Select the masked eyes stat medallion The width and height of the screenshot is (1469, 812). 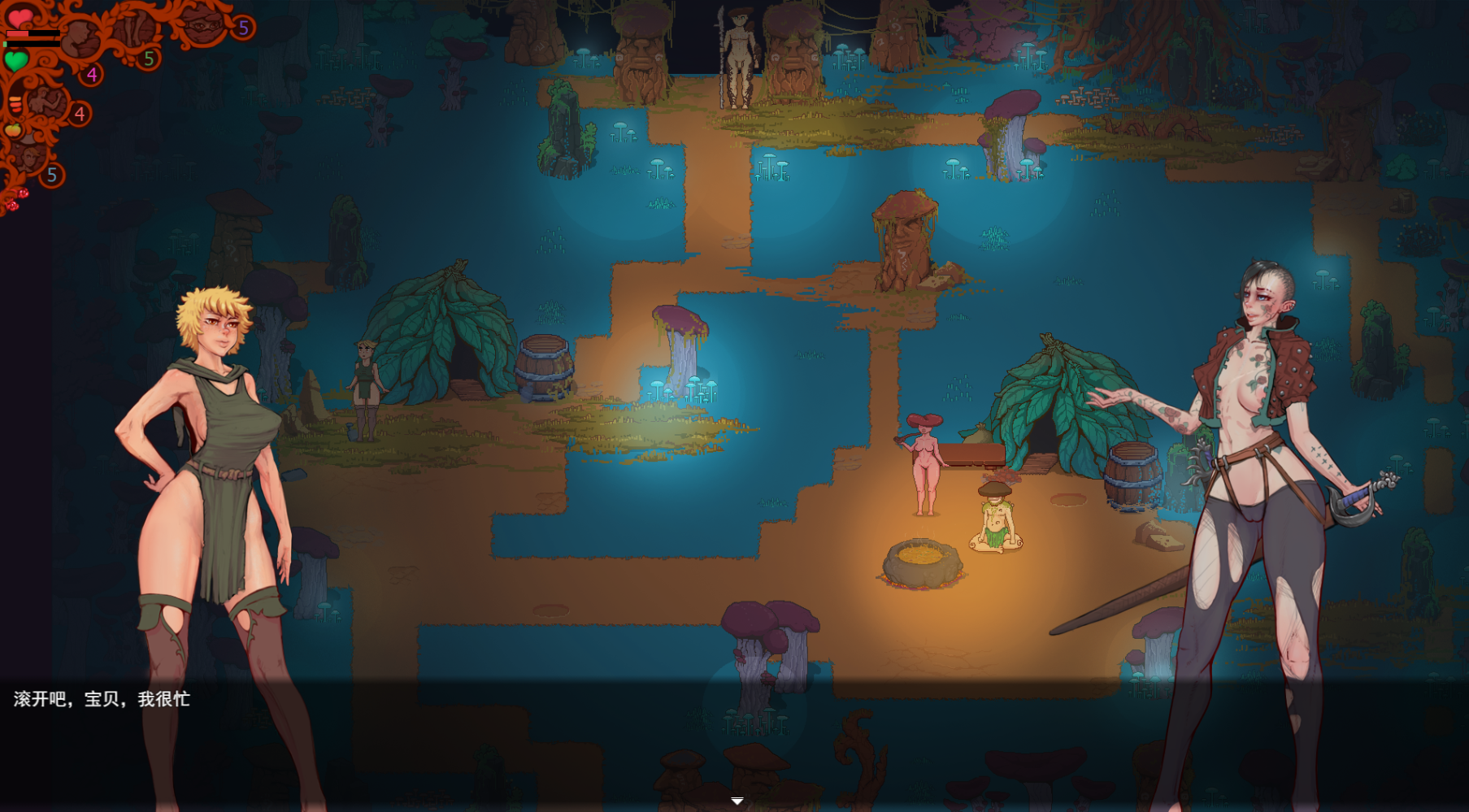[202, 24]
